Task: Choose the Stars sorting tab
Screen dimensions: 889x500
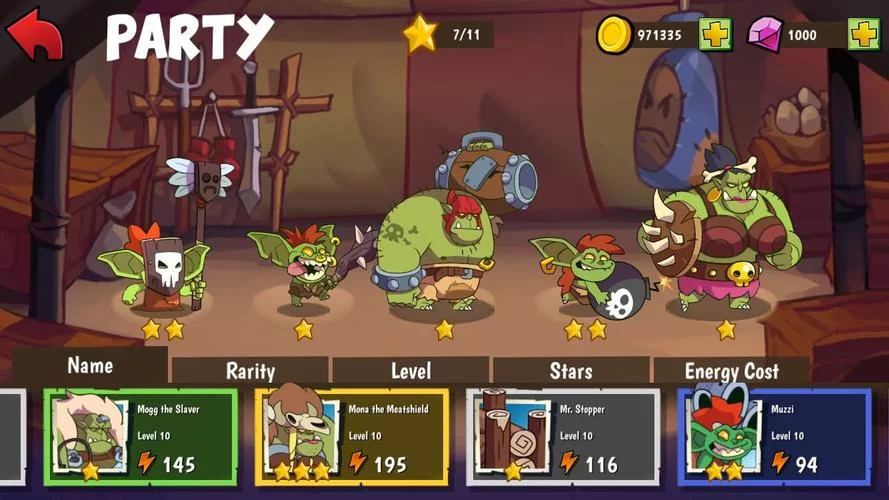Action: click(x=571, y=371)
